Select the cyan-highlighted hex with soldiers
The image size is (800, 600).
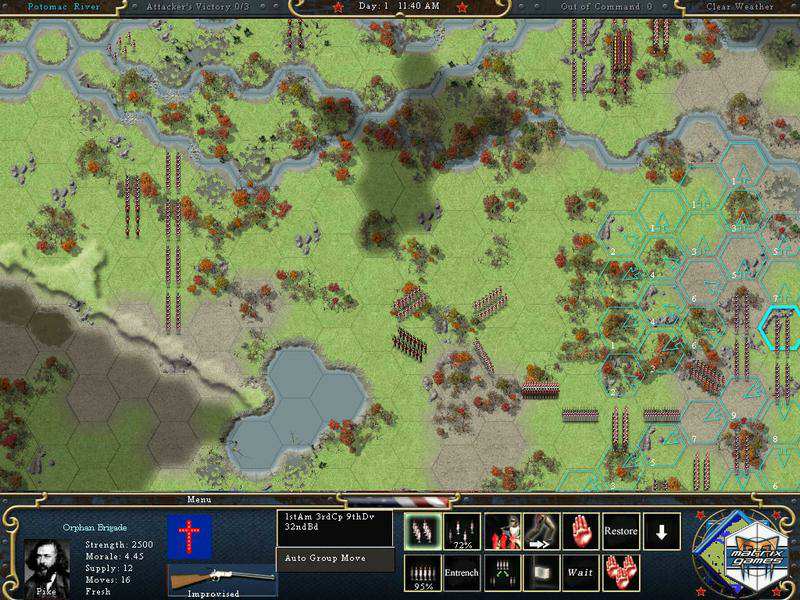coord(781,327)
